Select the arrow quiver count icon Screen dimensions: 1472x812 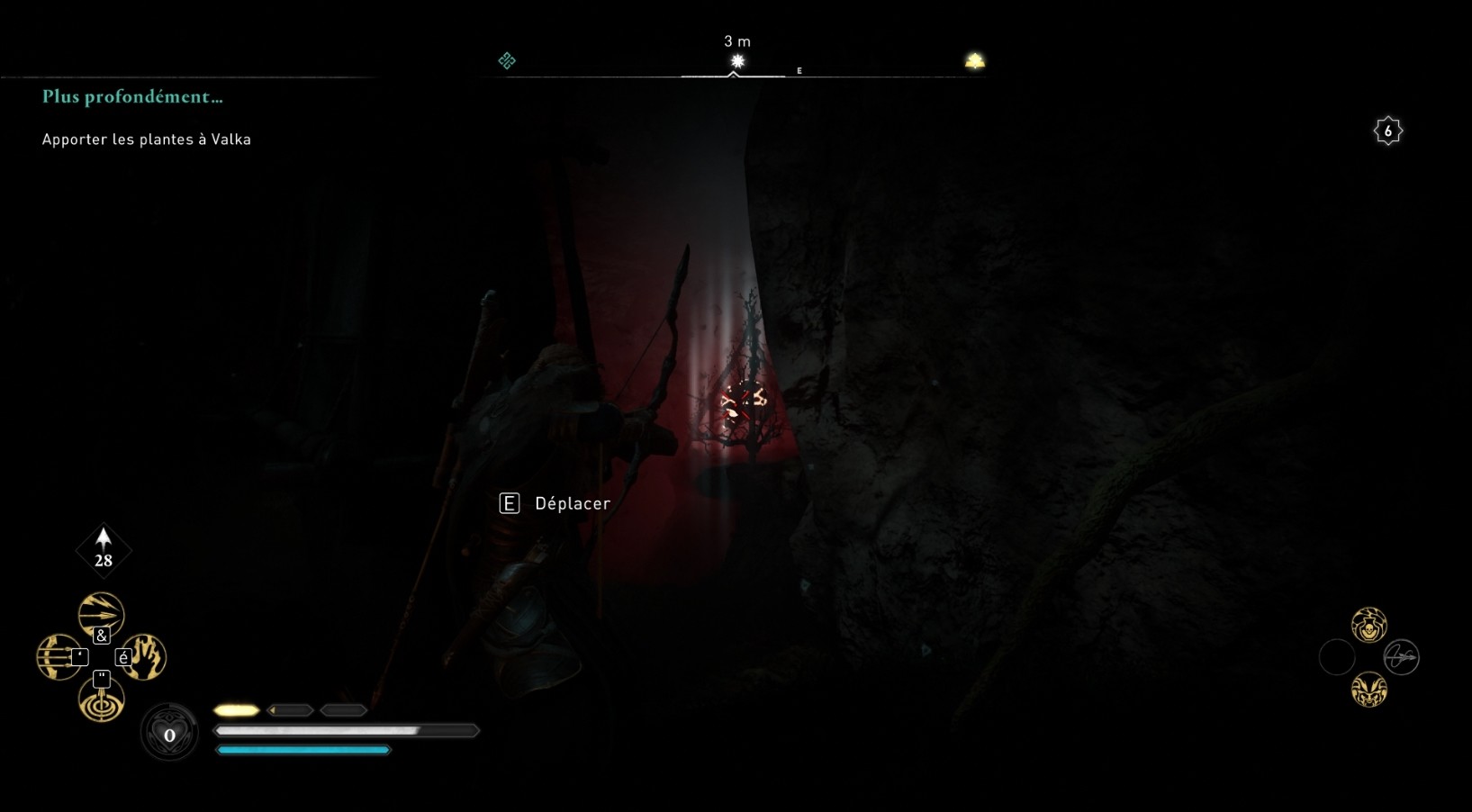tap(104, 549)
